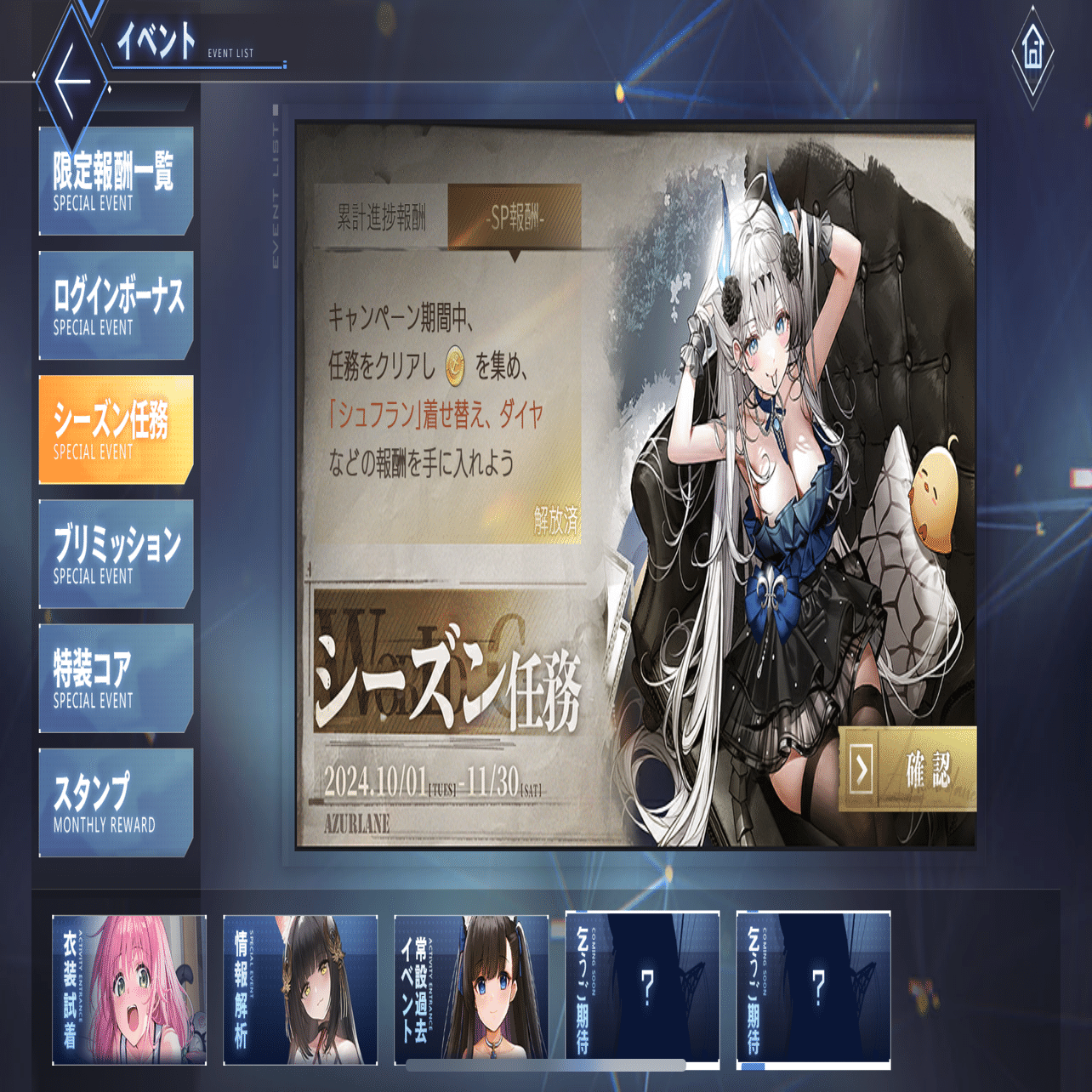Click the 情報解析 event thumbnail
Viewport: 1092px width, 1092px height.
click(x=299, y=987)
